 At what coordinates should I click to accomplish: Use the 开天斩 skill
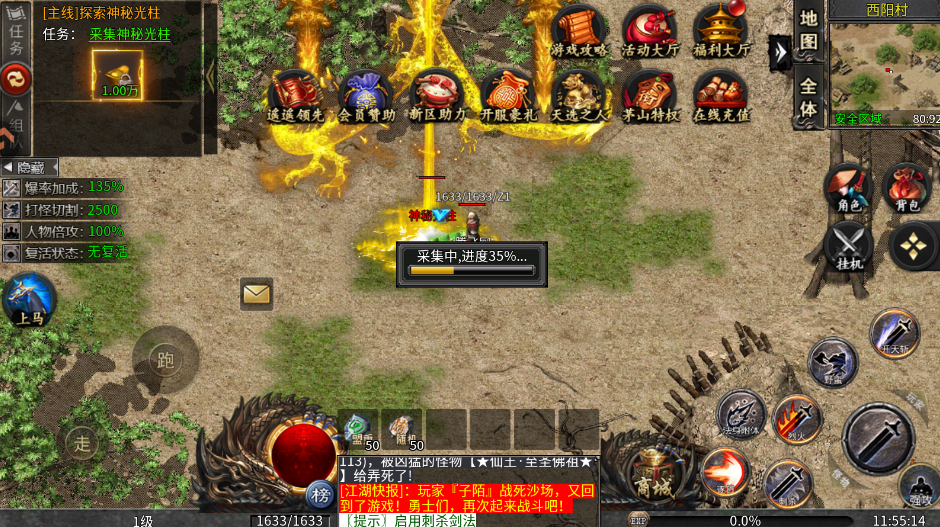click(893, 333)
